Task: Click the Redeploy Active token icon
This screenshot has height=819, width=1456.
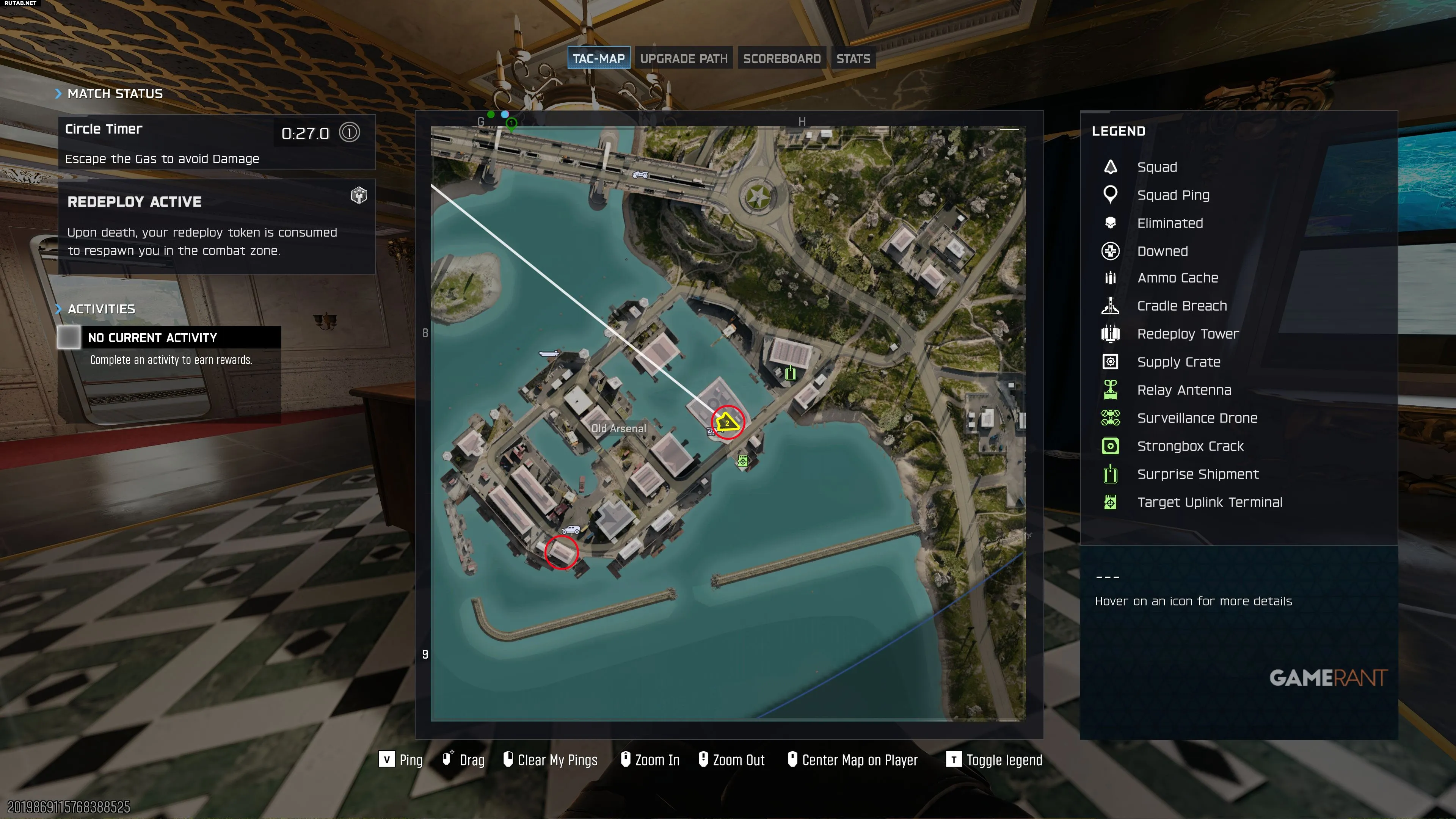Action: click(359, 196)
